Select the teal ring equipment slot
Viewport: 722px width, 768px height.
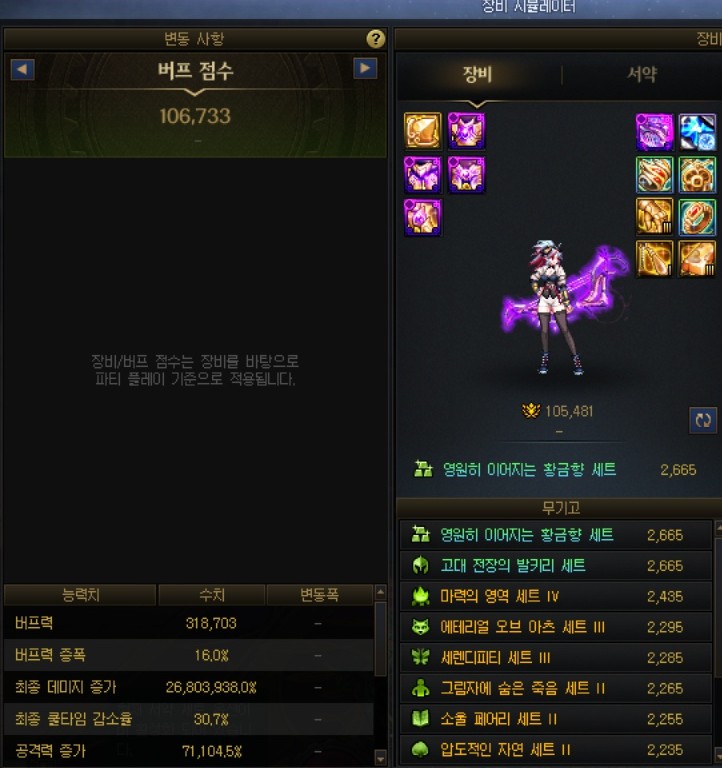[697, 216]
